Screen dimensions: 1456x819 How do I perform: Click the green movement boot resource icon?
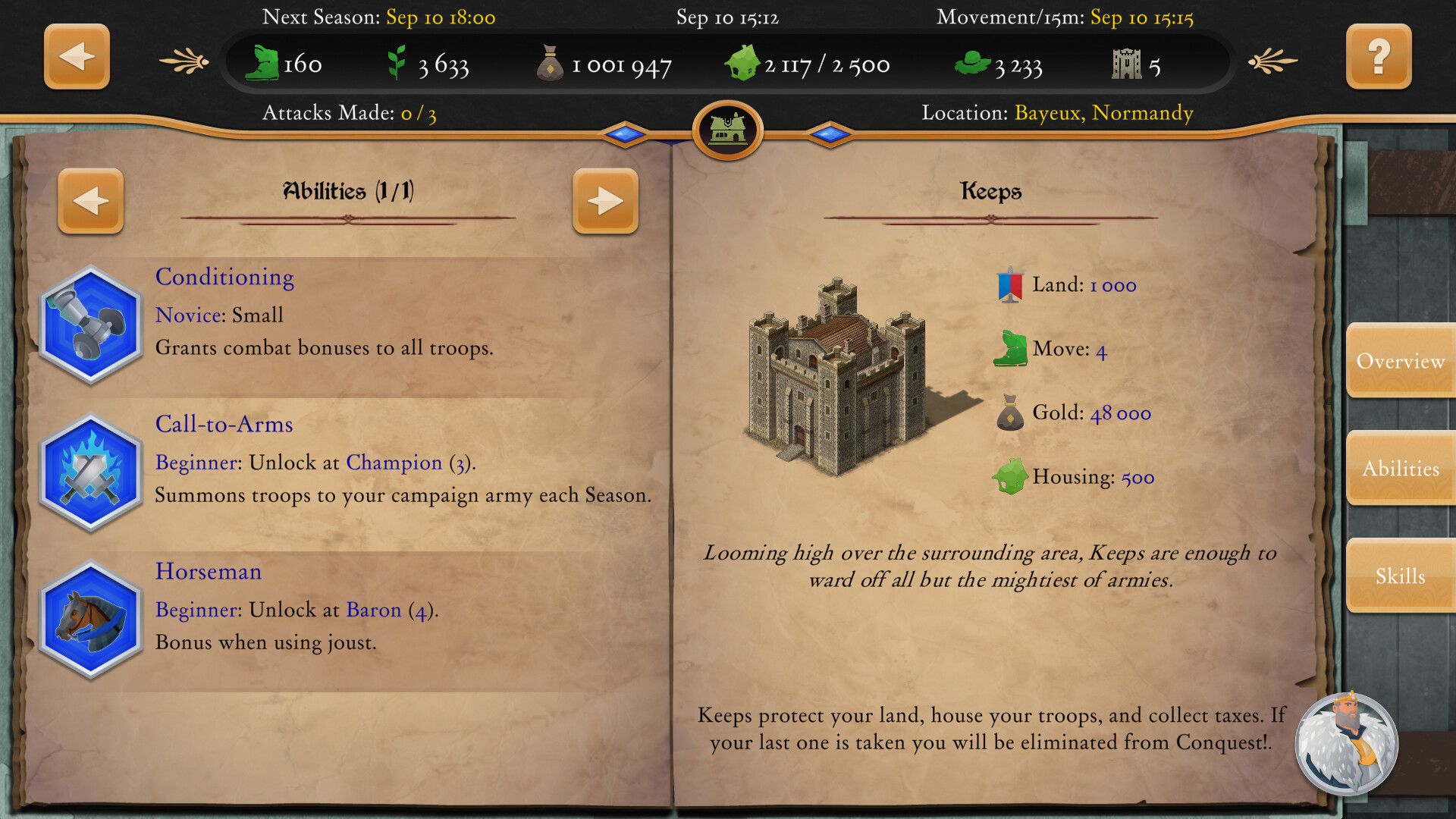click(x=261, y=62)
